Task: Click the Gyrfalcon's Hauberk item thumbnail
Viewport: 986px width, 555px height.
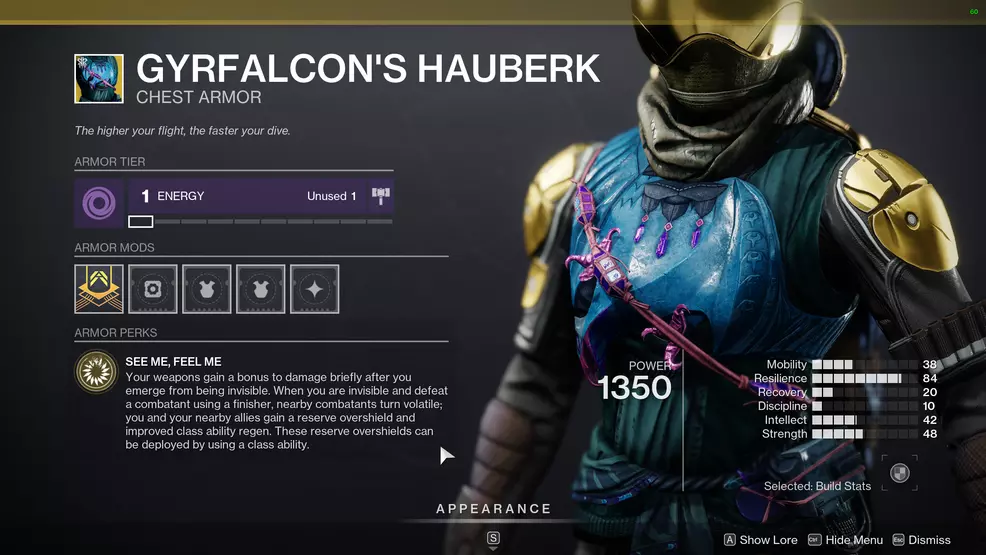Action: [x=99, y=79]
